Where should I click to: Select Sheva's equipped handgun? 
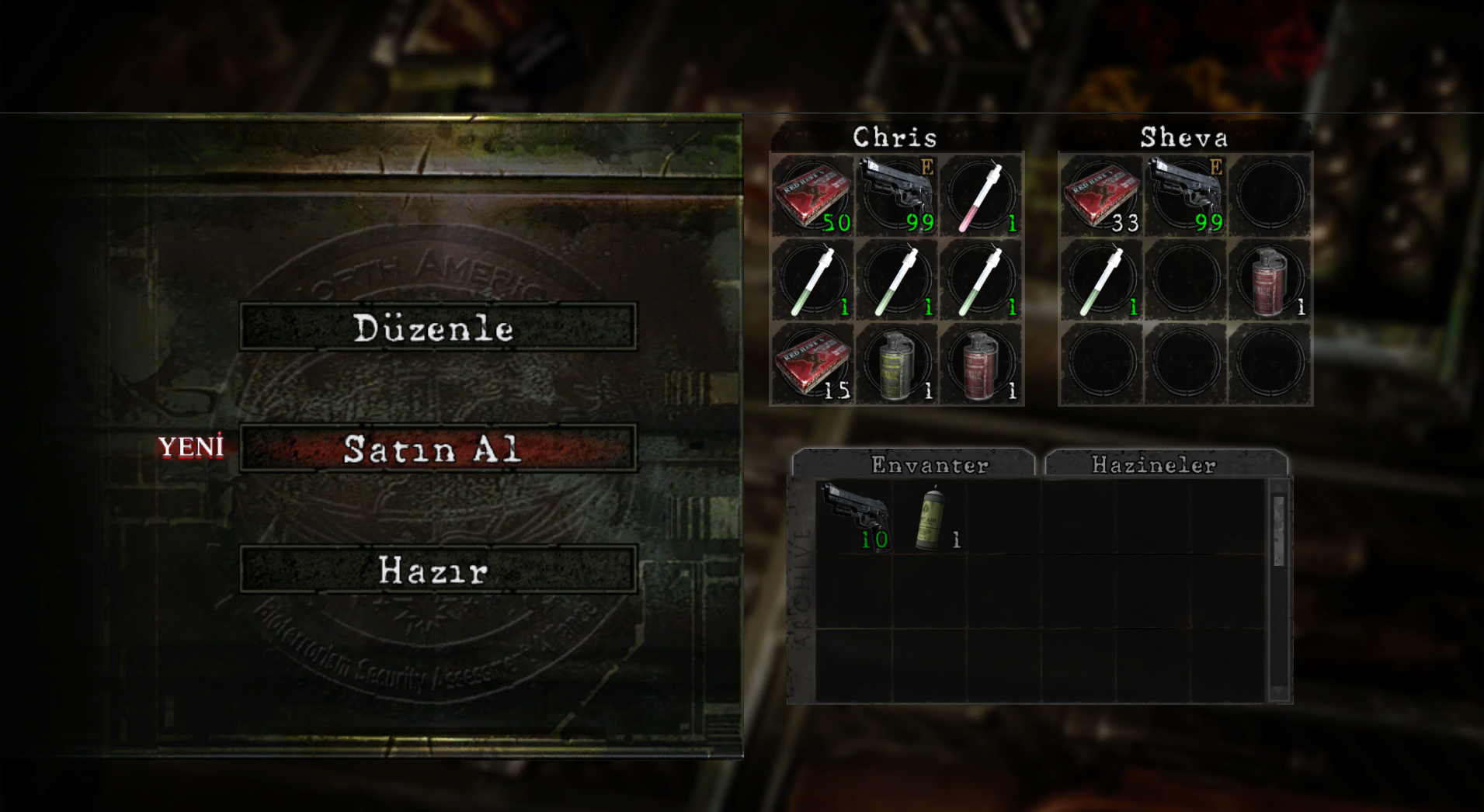[x=1186, y=195]
